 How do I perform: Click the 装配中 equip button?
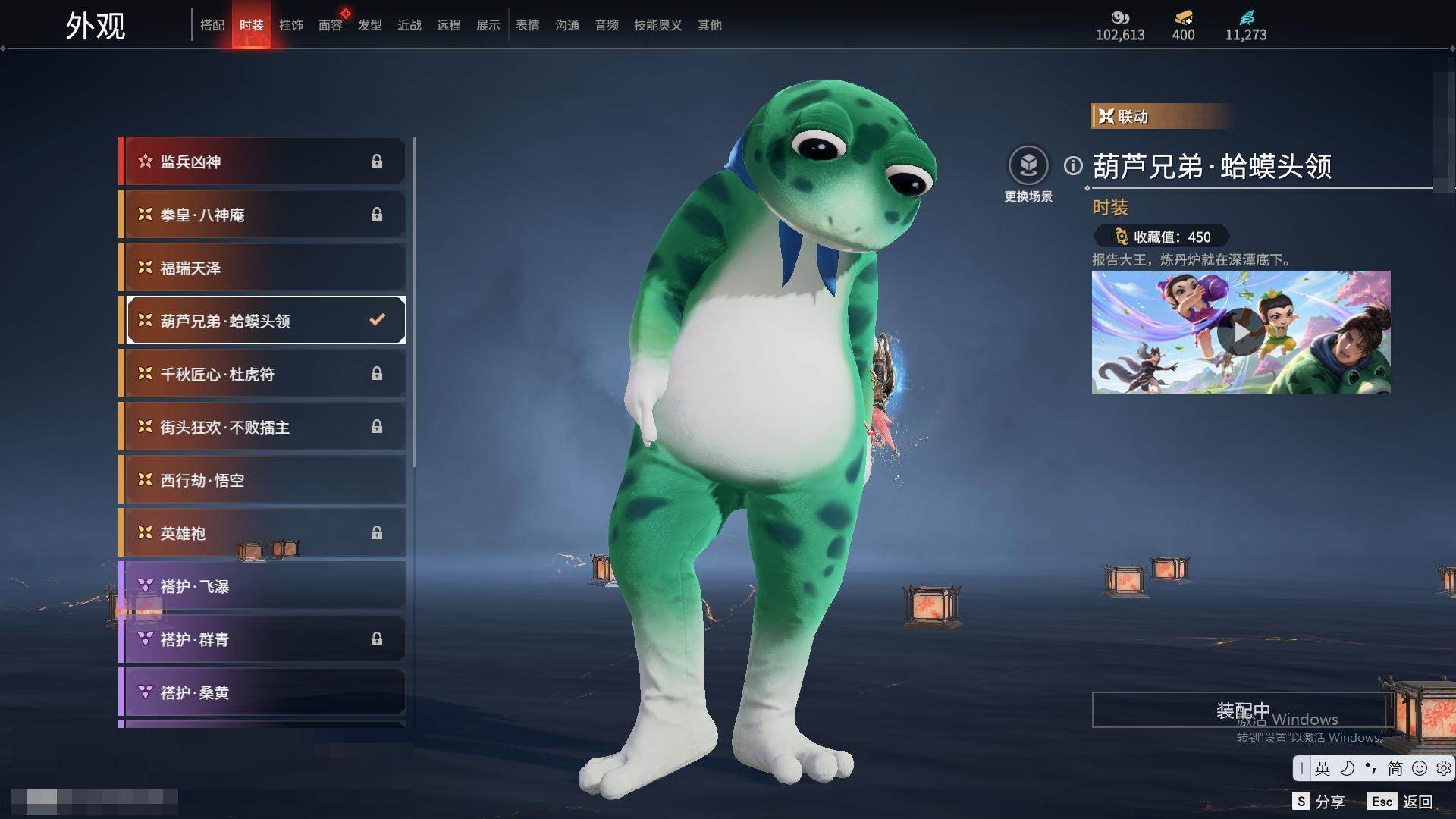pos(1242,711)
